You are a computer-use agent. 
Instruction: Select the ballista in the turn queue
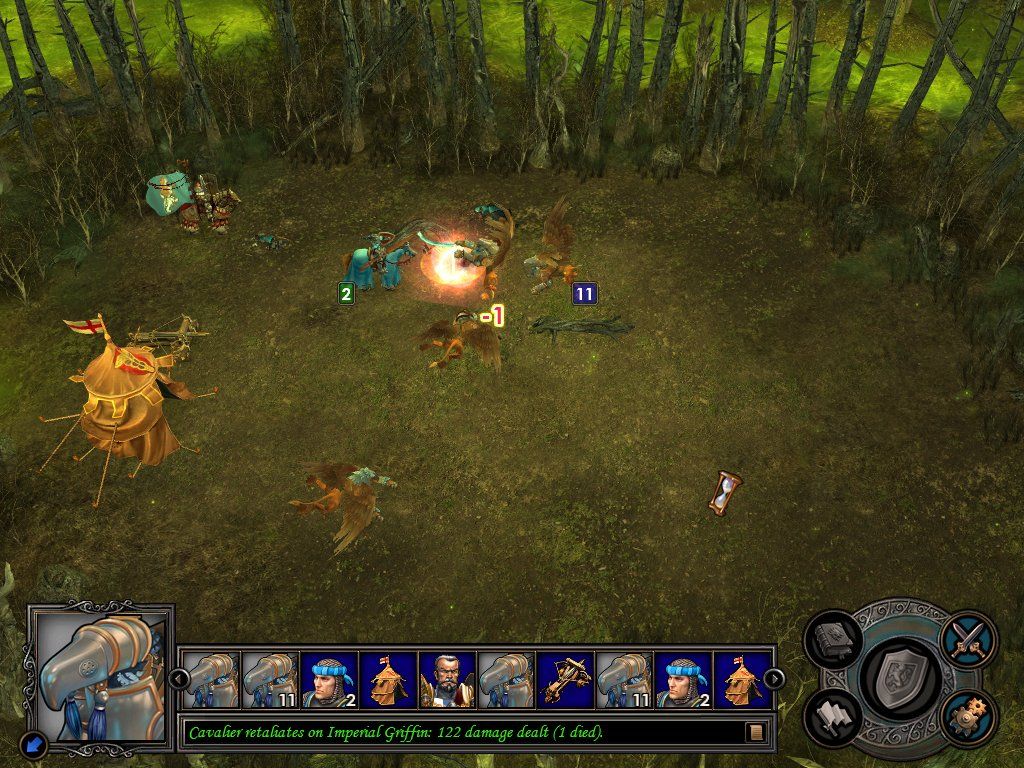pos(564,680)
